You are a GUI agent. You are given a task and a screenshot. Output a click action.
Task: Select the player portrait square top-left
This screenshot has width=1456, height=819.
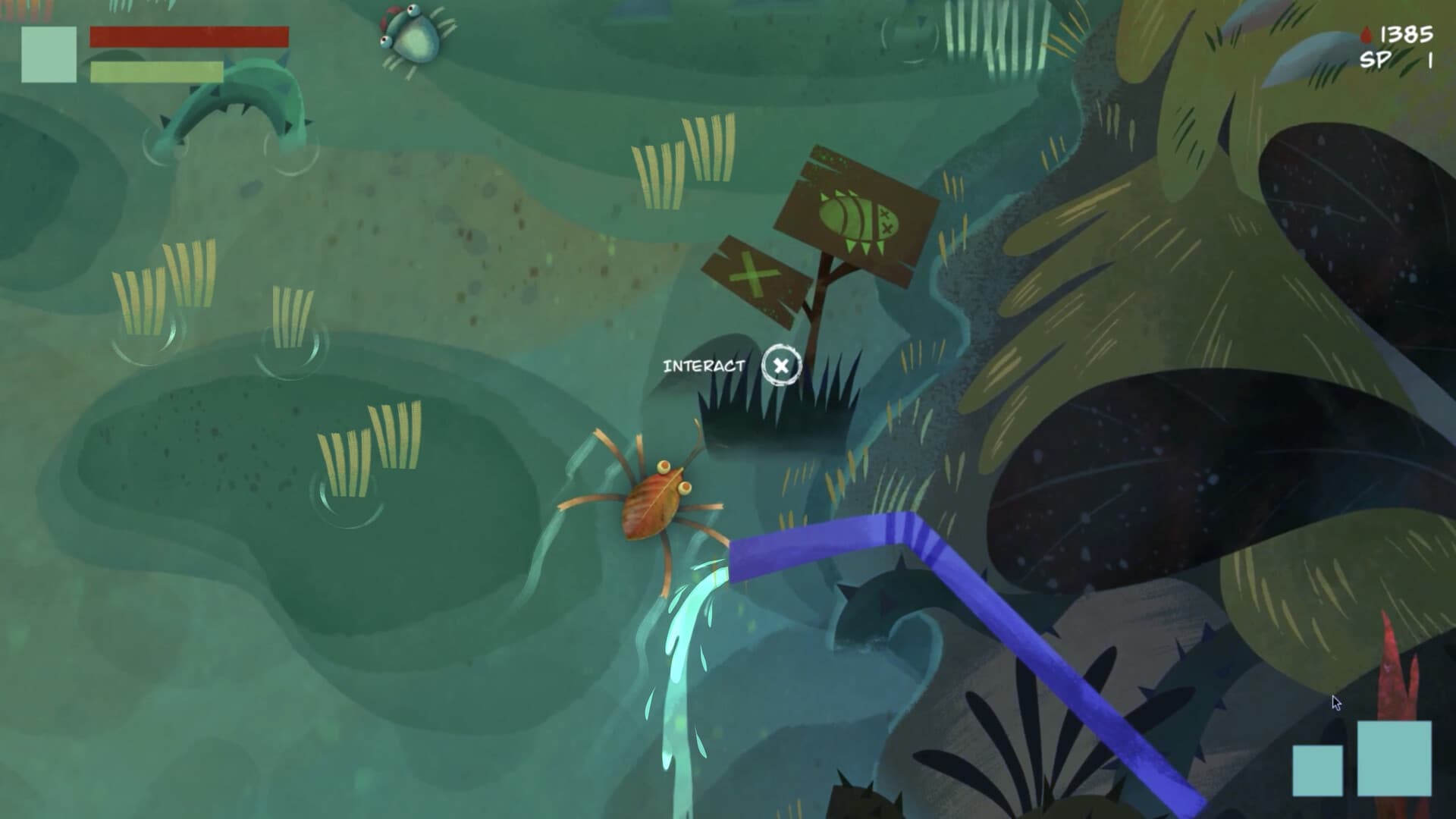point(49,53)
